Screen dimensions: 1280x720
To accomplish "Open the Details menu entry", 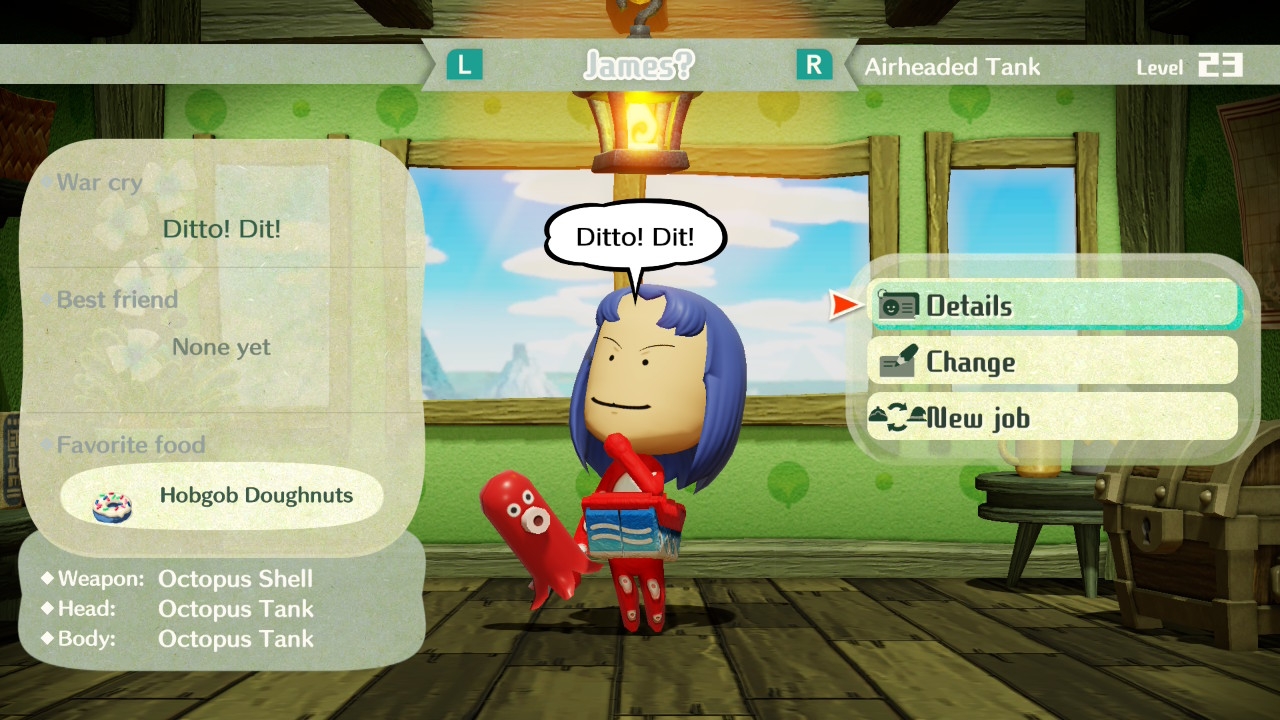I will pyautogui.click(x=1053, y=305).
